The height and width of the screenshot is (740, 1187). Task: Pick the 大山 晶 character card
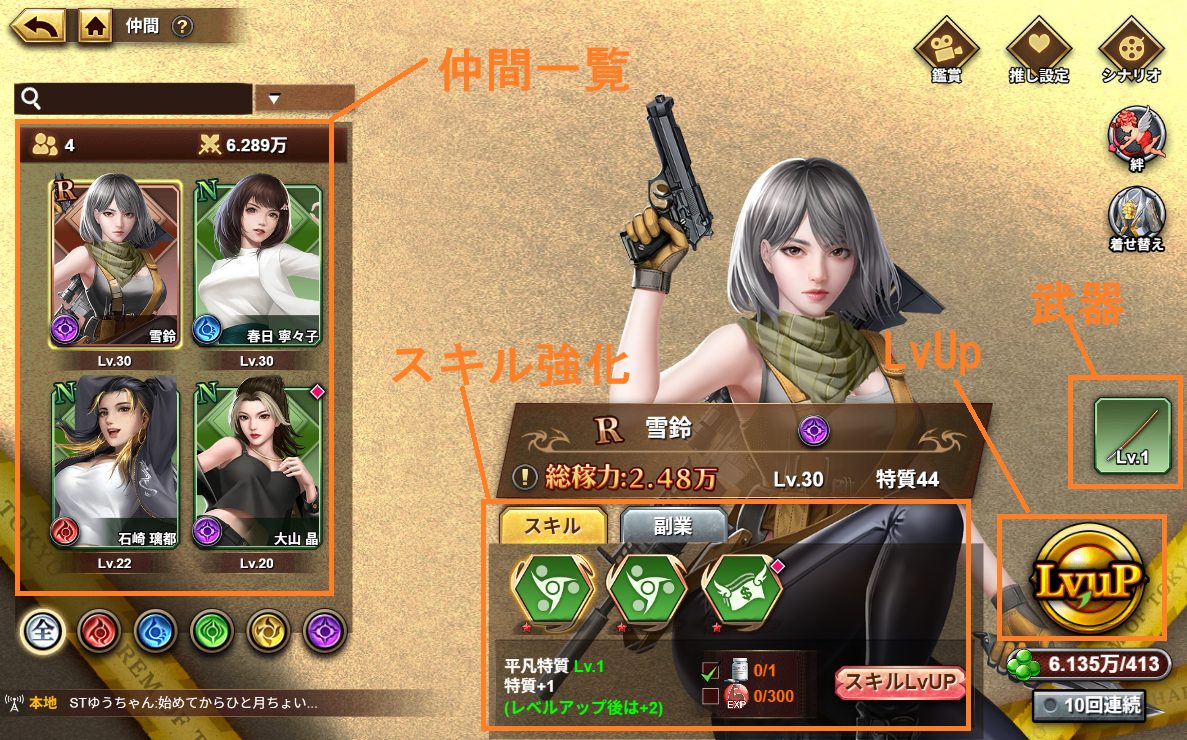click(257, 462)
